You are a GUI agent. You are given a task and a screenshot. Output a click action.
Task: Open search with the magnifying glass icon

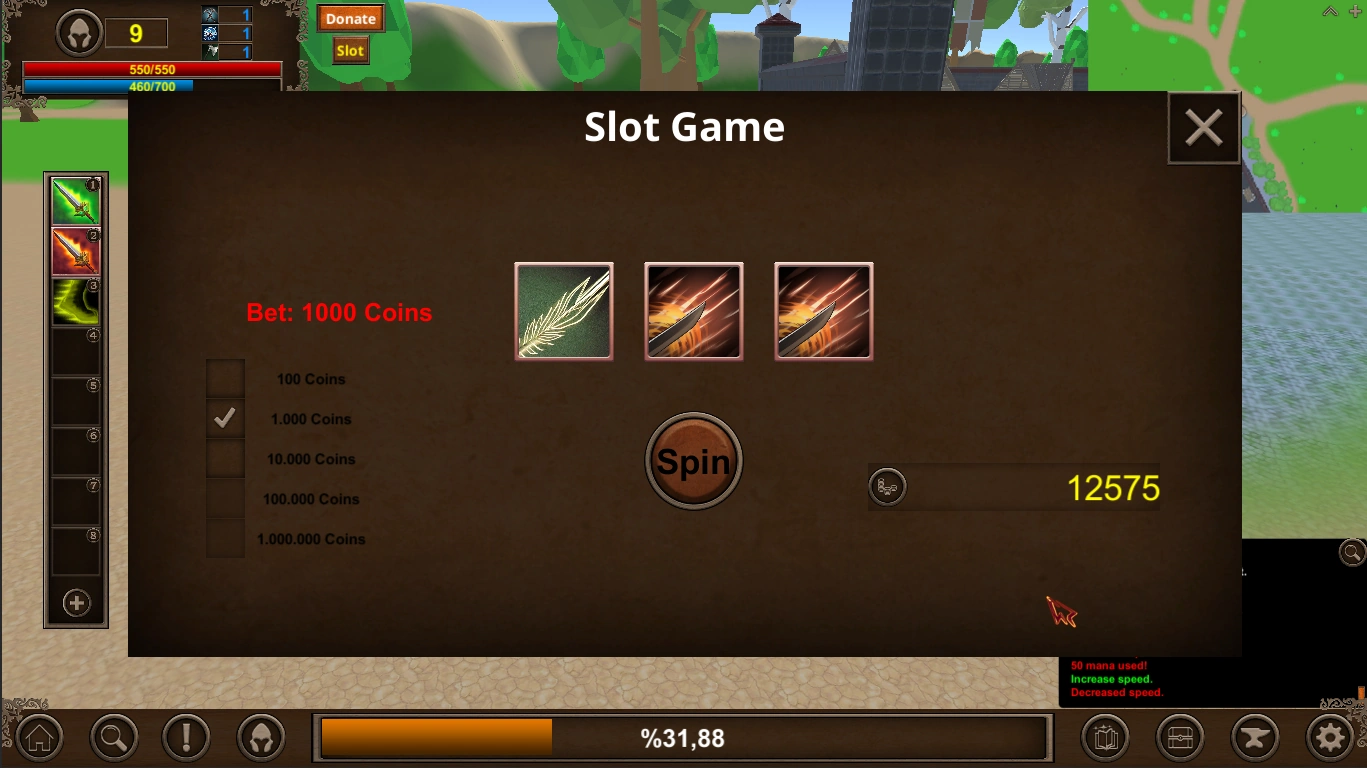point(113,737)
